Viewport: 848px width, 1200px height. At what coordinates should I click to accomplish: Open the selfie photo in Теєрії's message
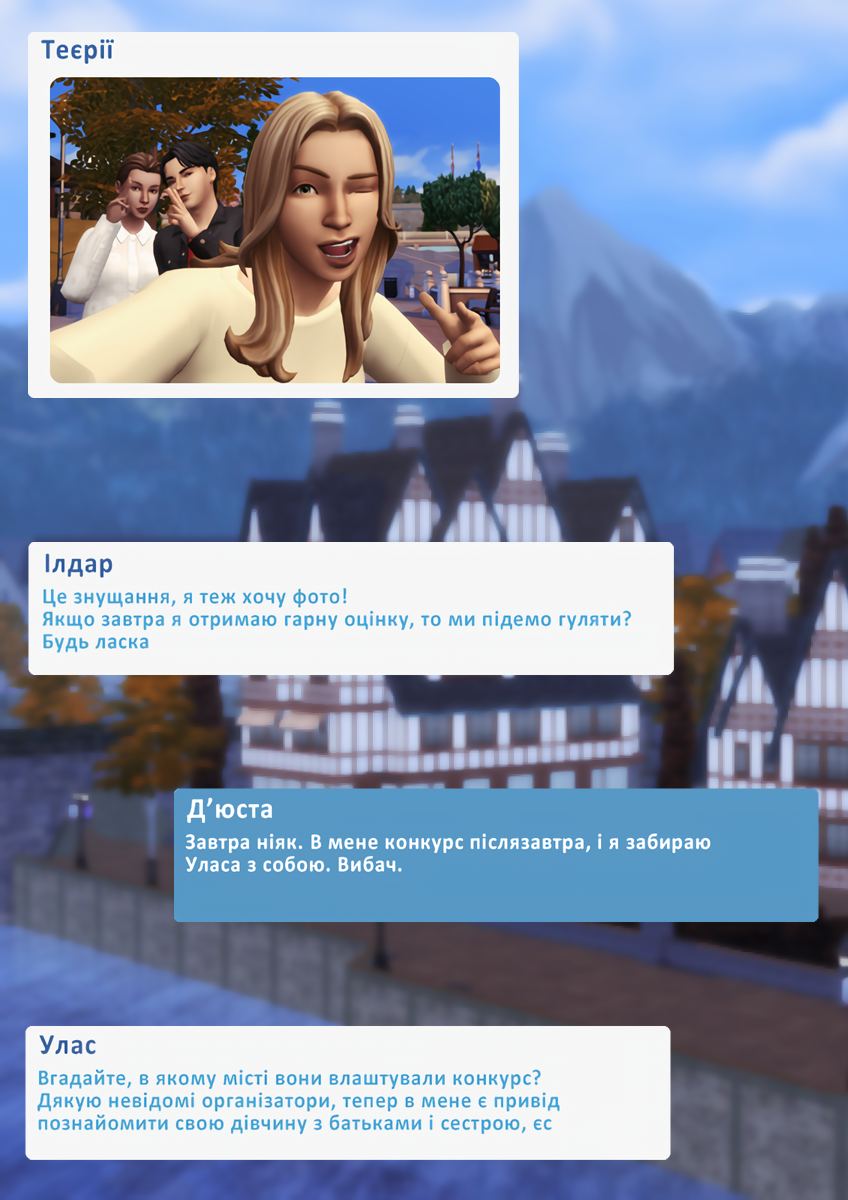[x=274, y=230]
